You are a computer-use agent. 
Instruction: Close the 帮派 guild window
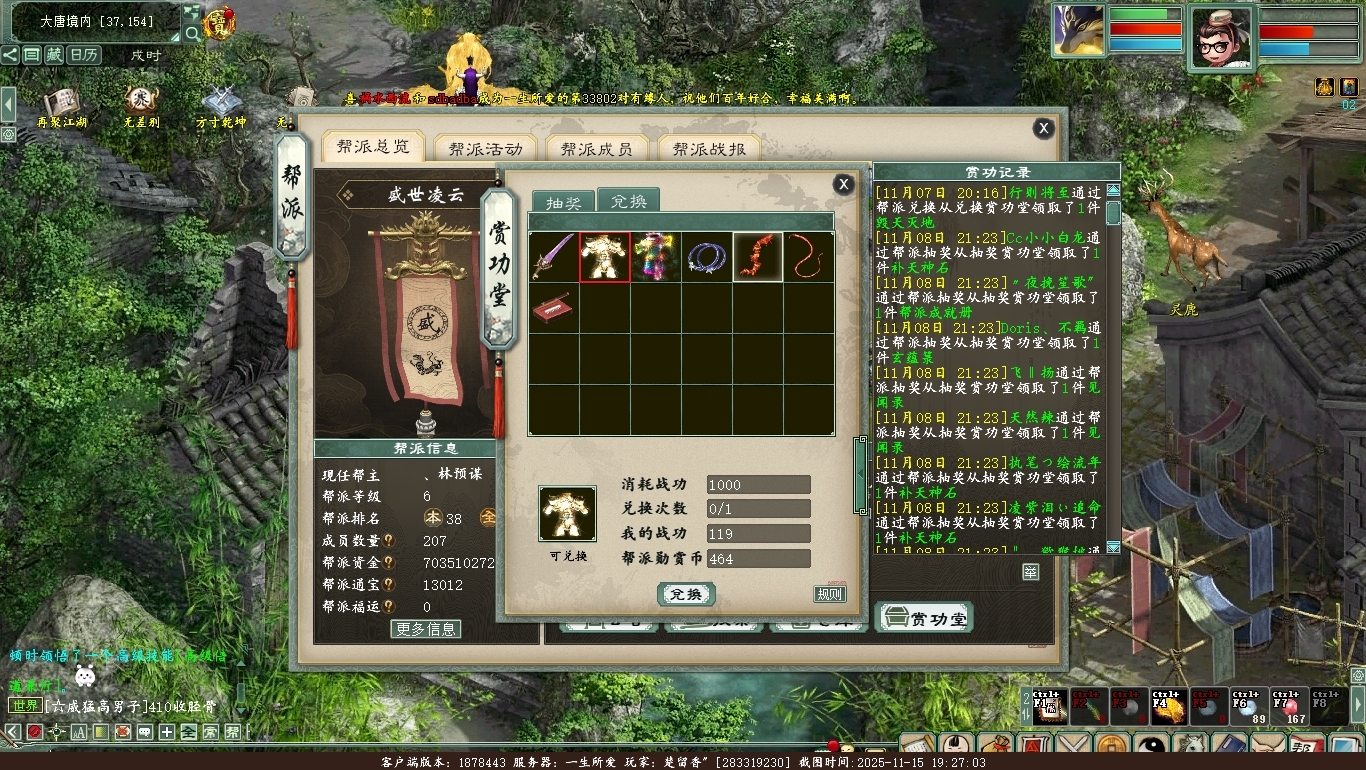tap(1043, 128)
